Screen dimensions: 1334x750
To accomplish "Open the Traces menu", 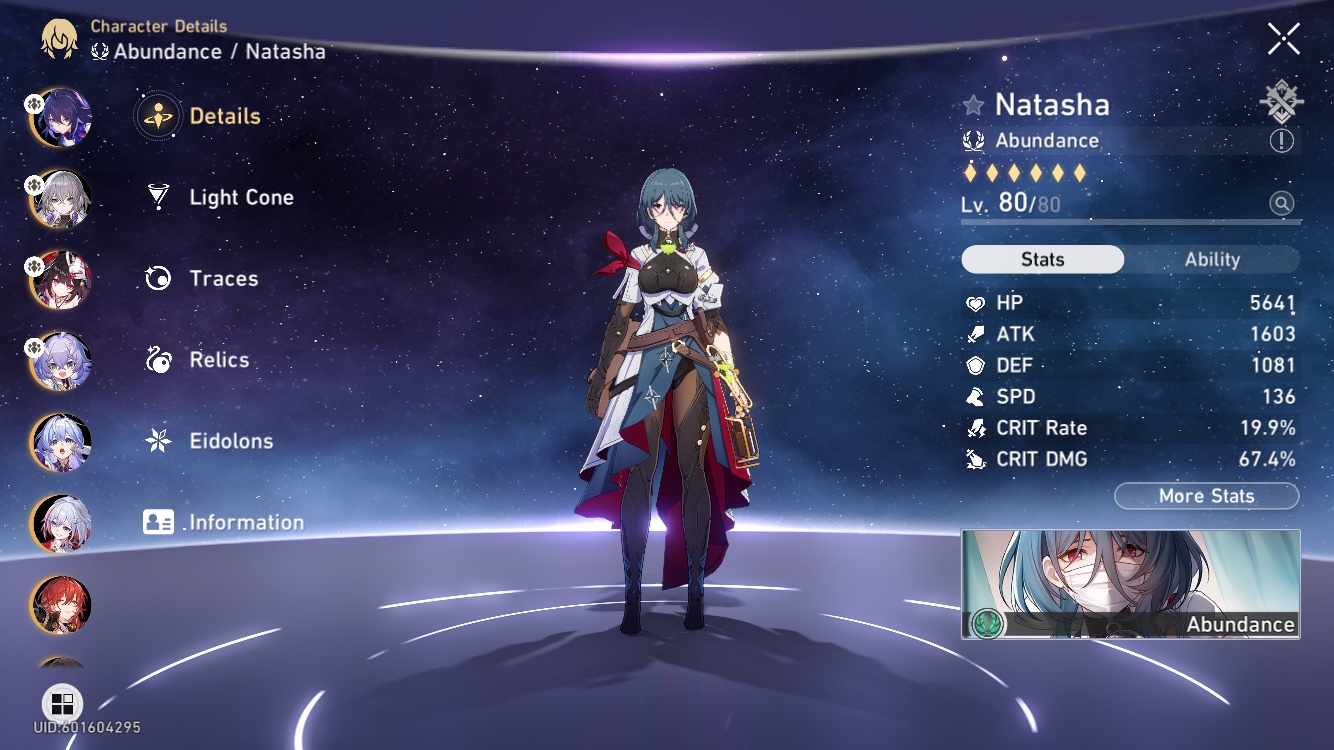I will click(223, 278).
